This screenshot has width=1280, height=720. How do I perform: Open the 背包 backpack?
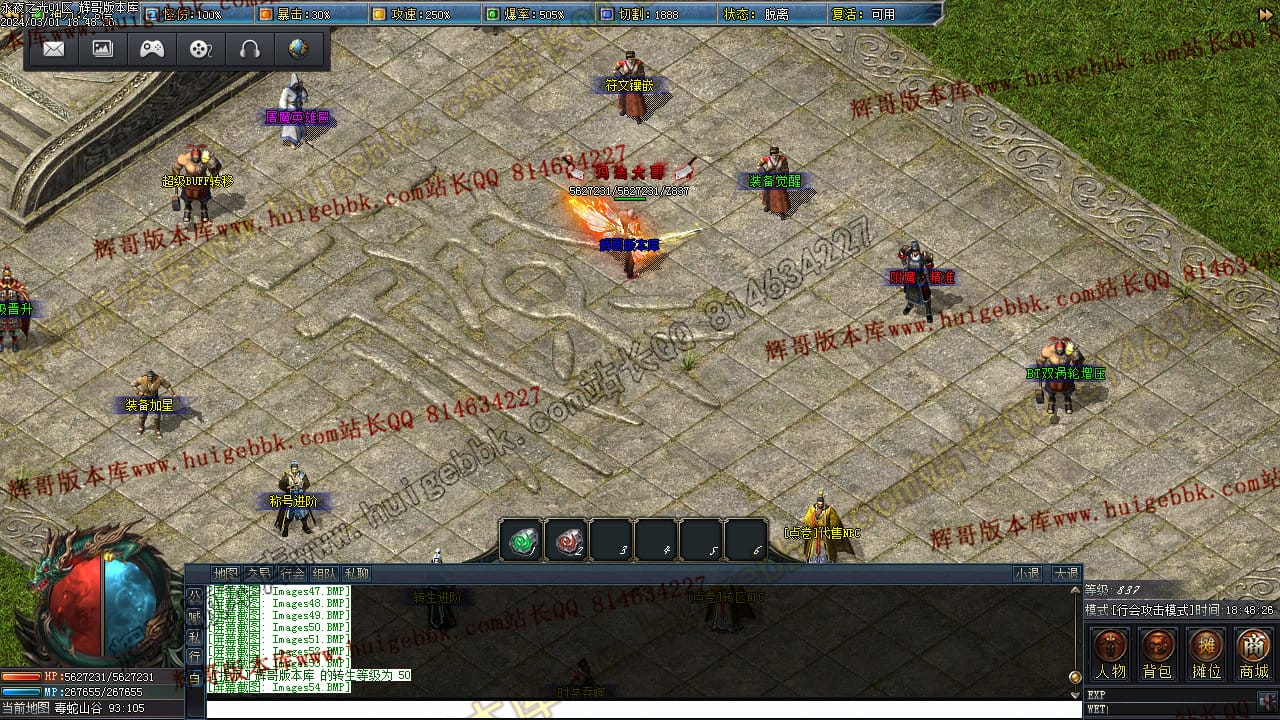pos(1158,654)
